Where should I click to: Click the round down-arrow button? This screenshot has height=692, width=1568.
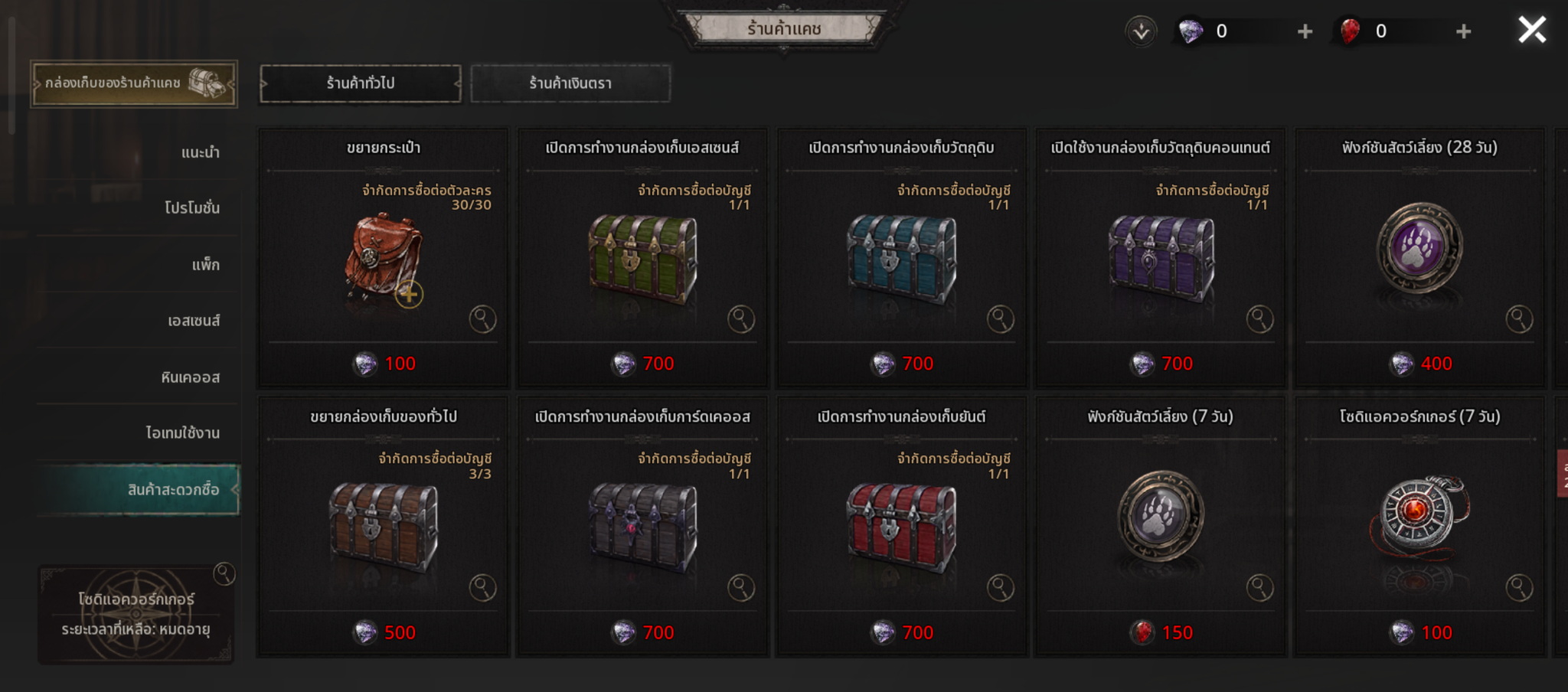1141,31
